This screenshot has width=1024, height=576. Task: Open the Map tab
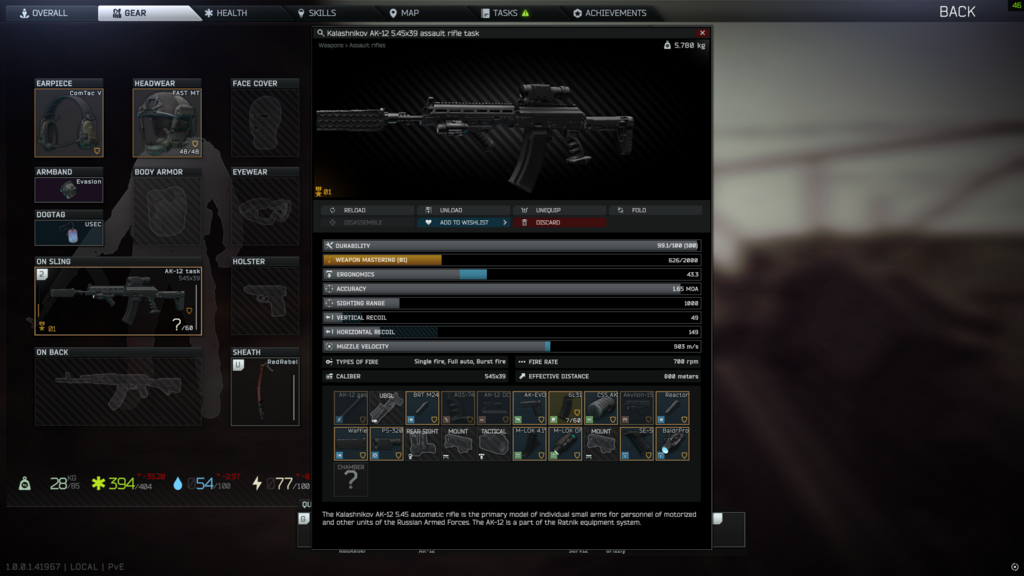(x=404, y=13)
